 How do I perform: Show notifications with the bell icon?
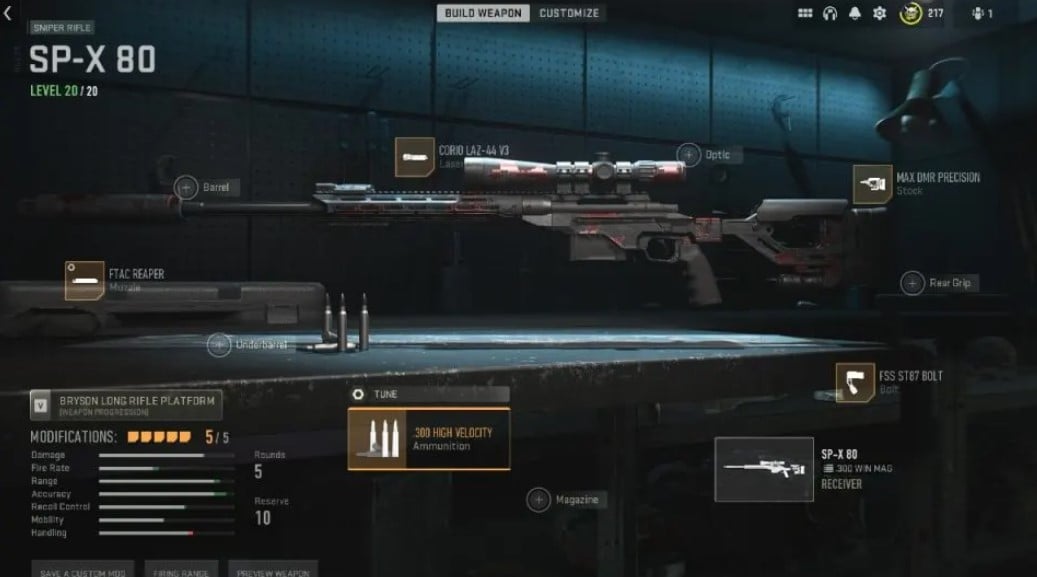855,14
